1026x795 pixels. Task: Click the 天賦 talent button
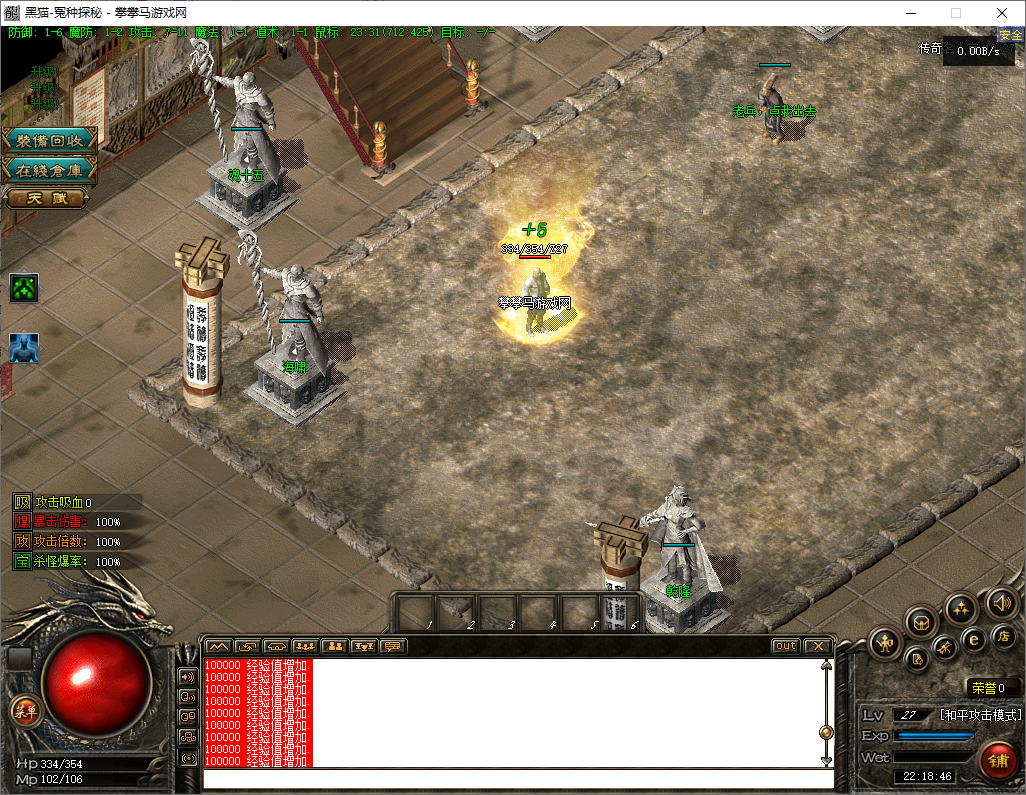tap(46, 198)
